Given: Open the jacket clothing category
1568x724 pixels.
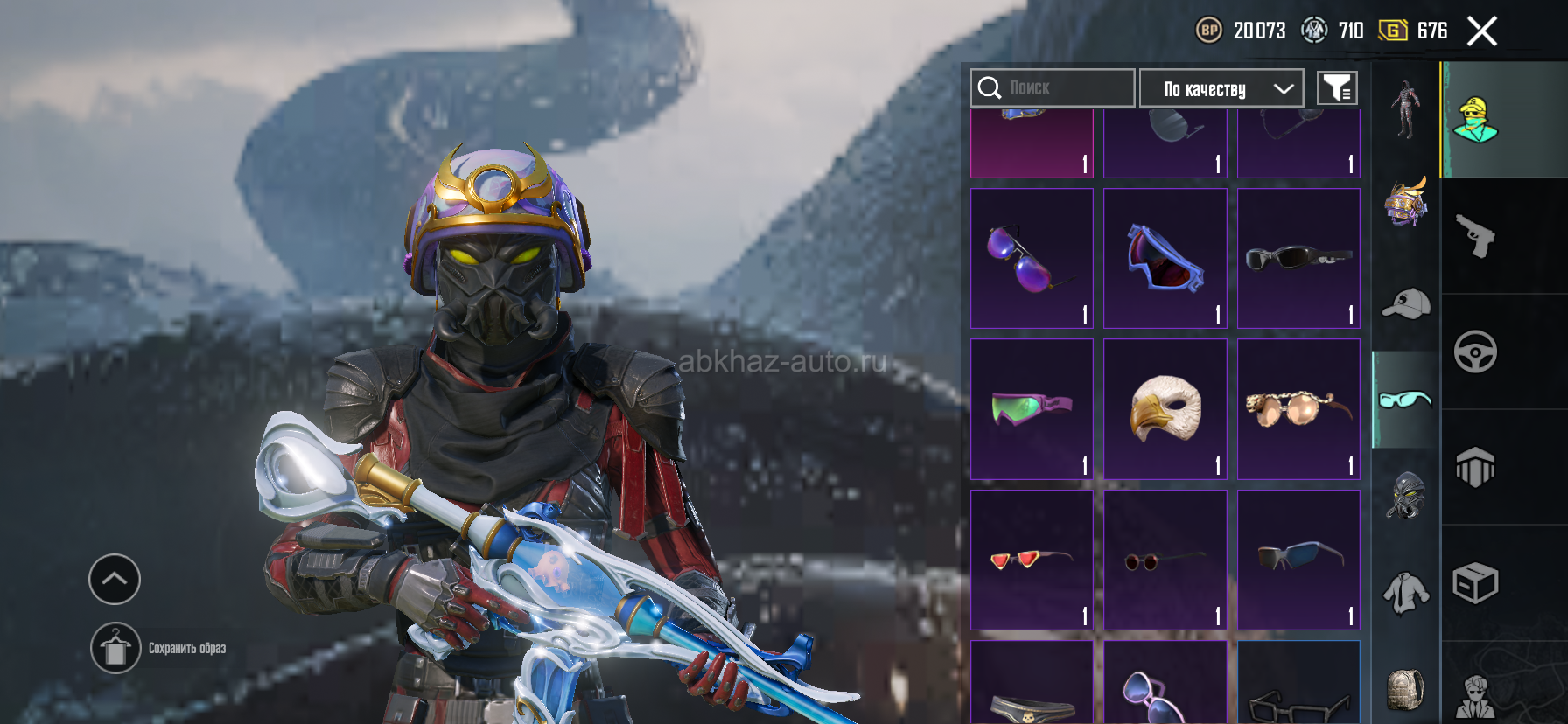Looking at the screenshot, I should click(1406, 594).
